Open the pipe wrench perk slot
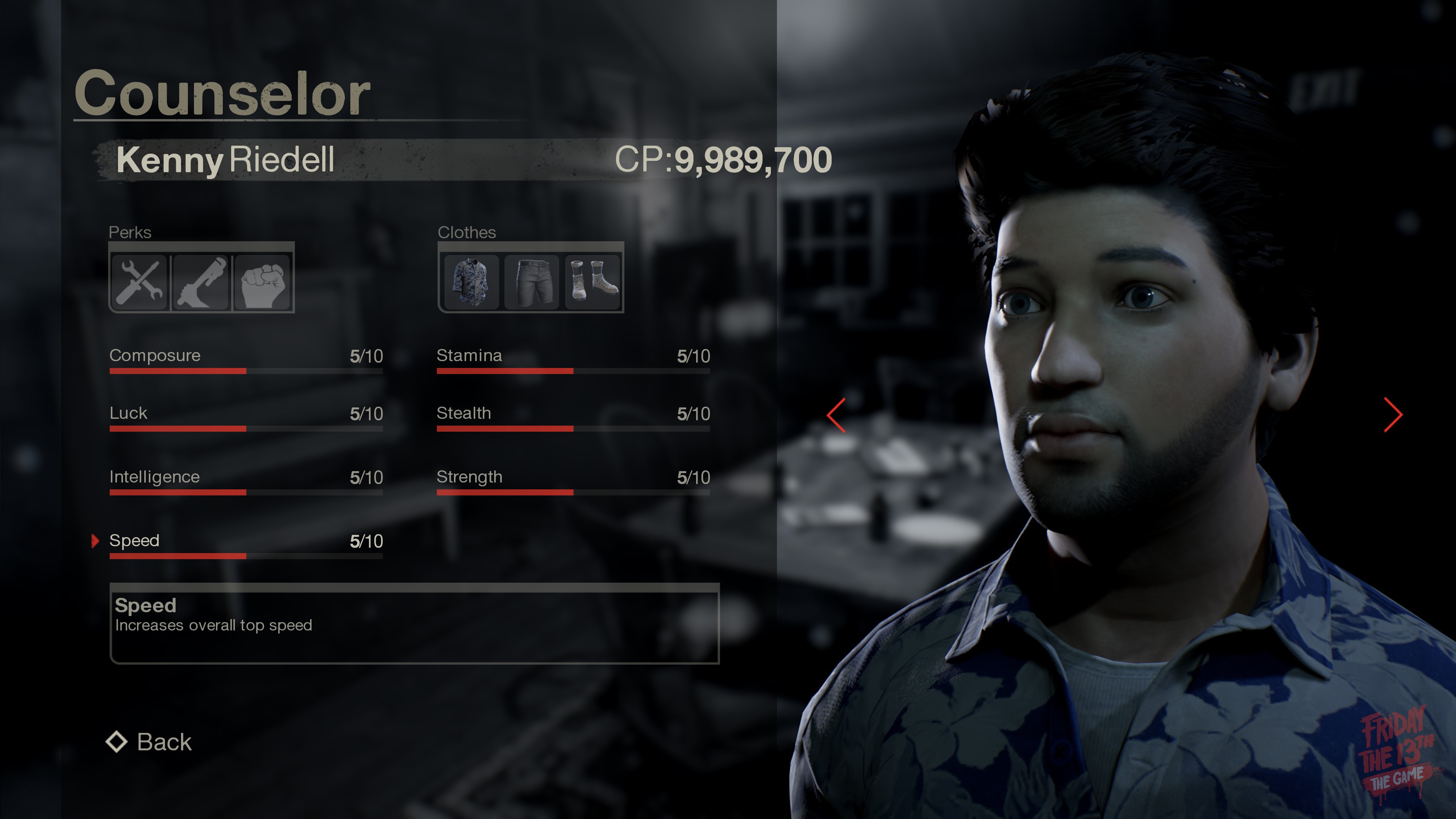The image size is (1456, 819). (x=201, y=281)
